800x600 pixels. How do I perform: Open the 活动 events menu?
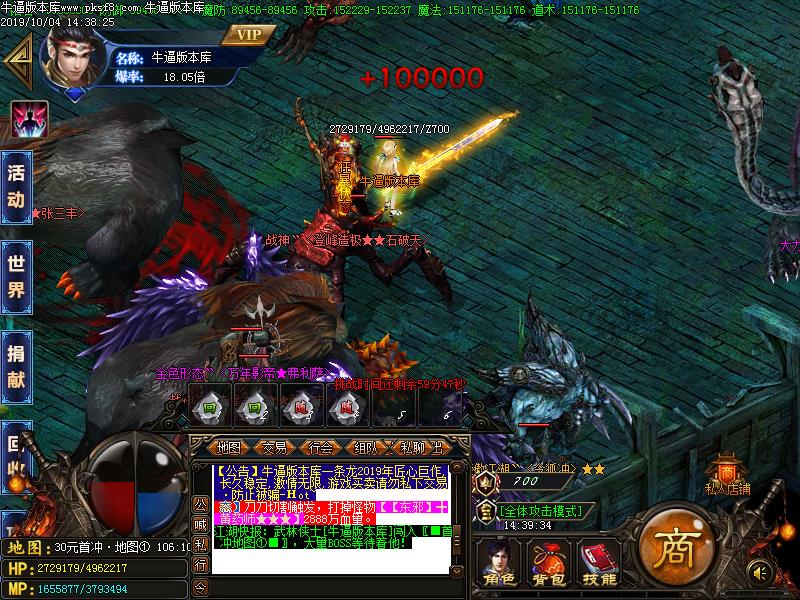(x=16, y=186)
